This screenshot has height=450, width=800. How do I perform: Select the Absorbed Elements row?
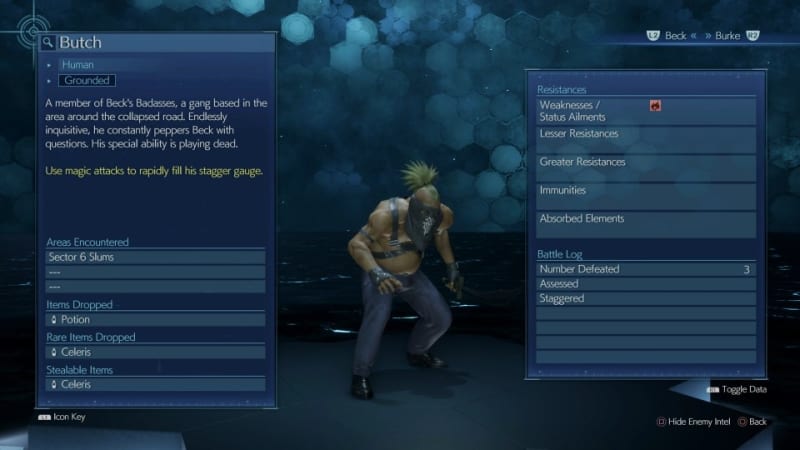coord(645,223)
